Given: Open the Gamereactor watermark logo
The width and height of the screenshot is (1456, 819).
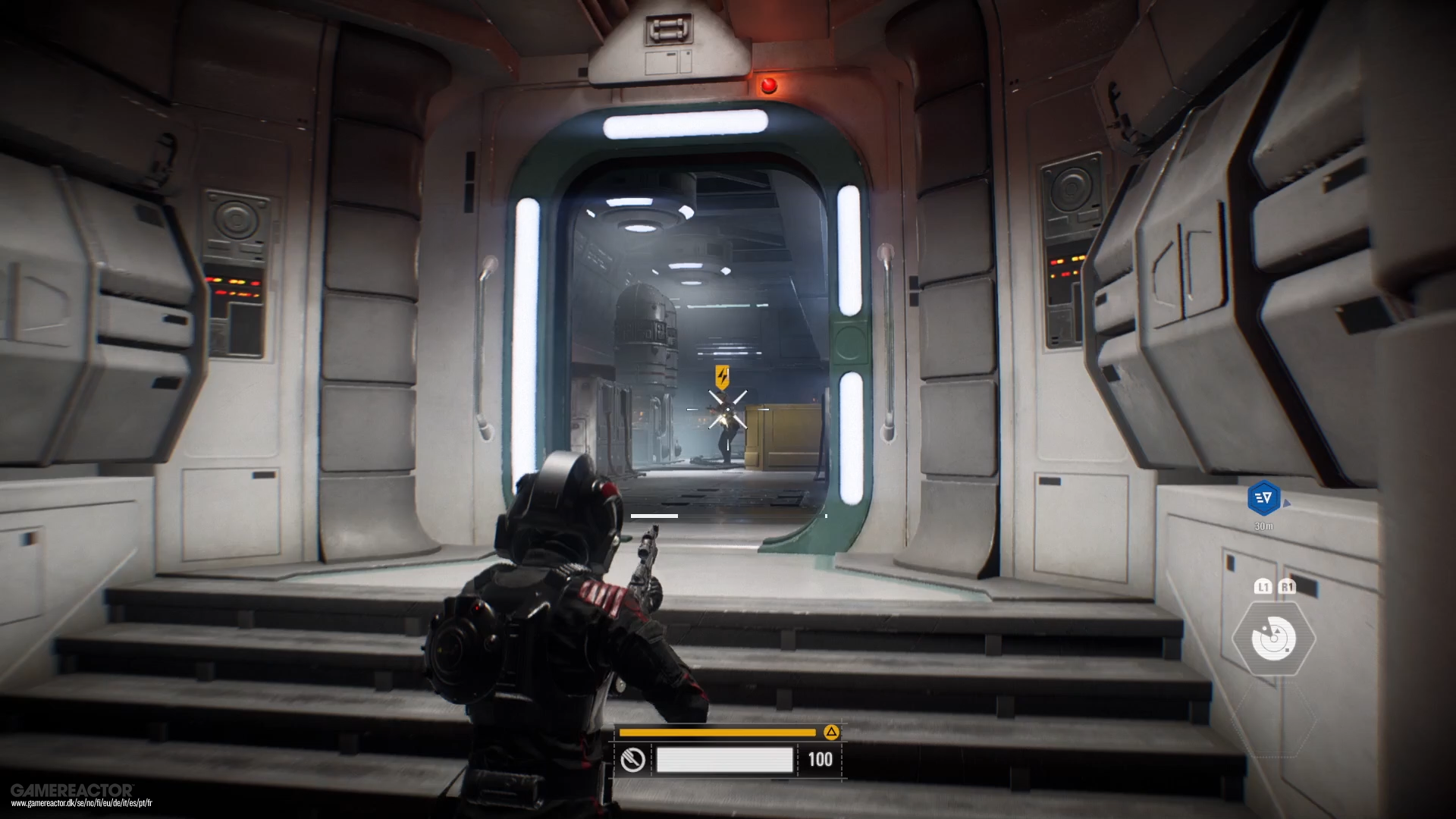Looking at the screenshot, I should (72, 791).
